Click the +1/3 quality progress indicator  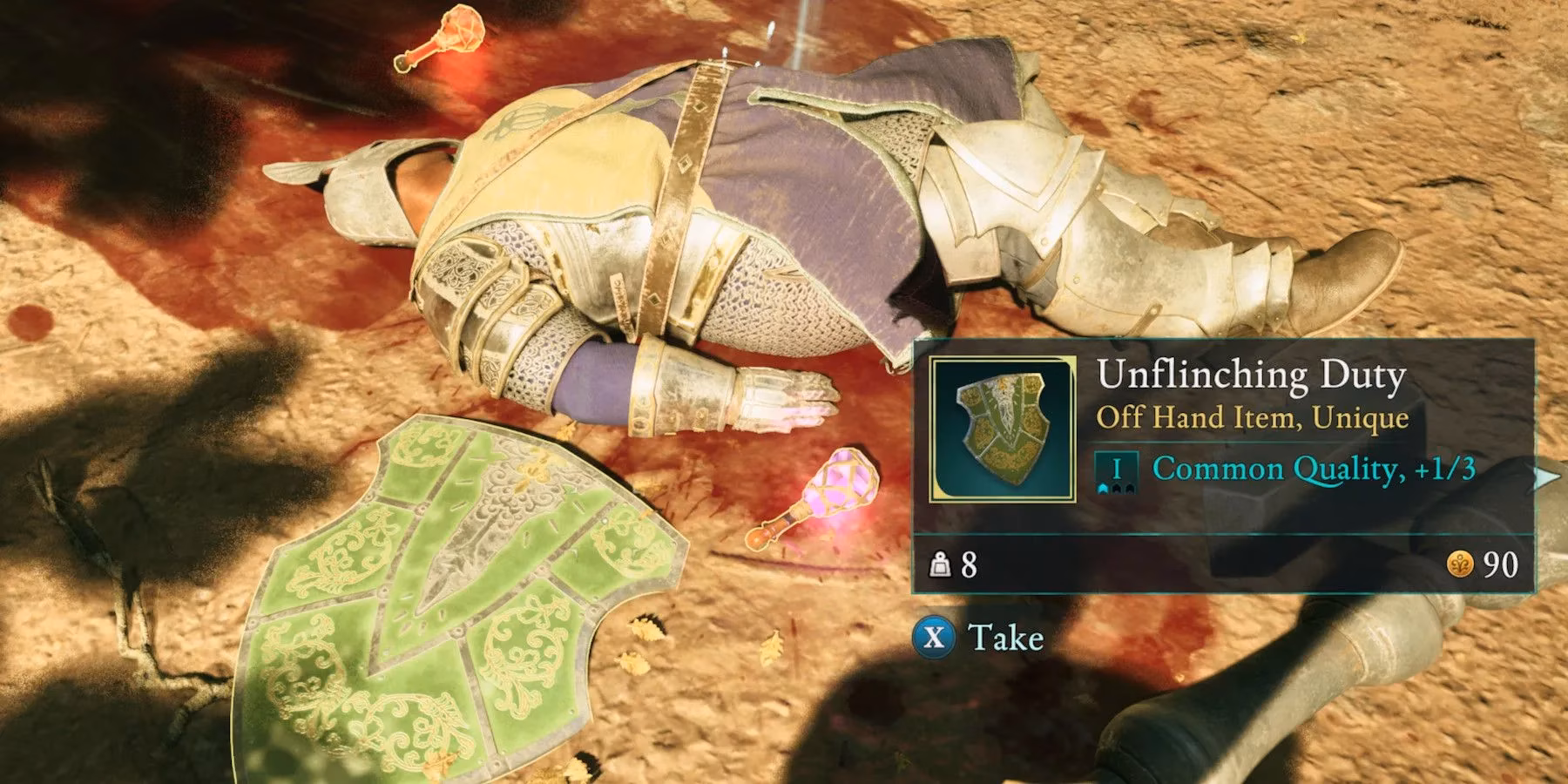click(x=1446, y=467)
